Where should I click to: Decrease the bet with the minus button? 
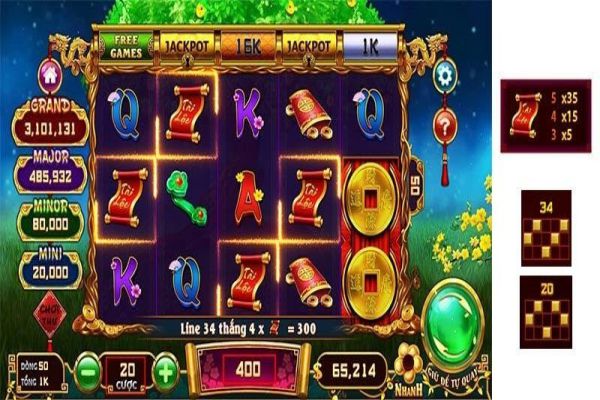click(x=88, y=368)
